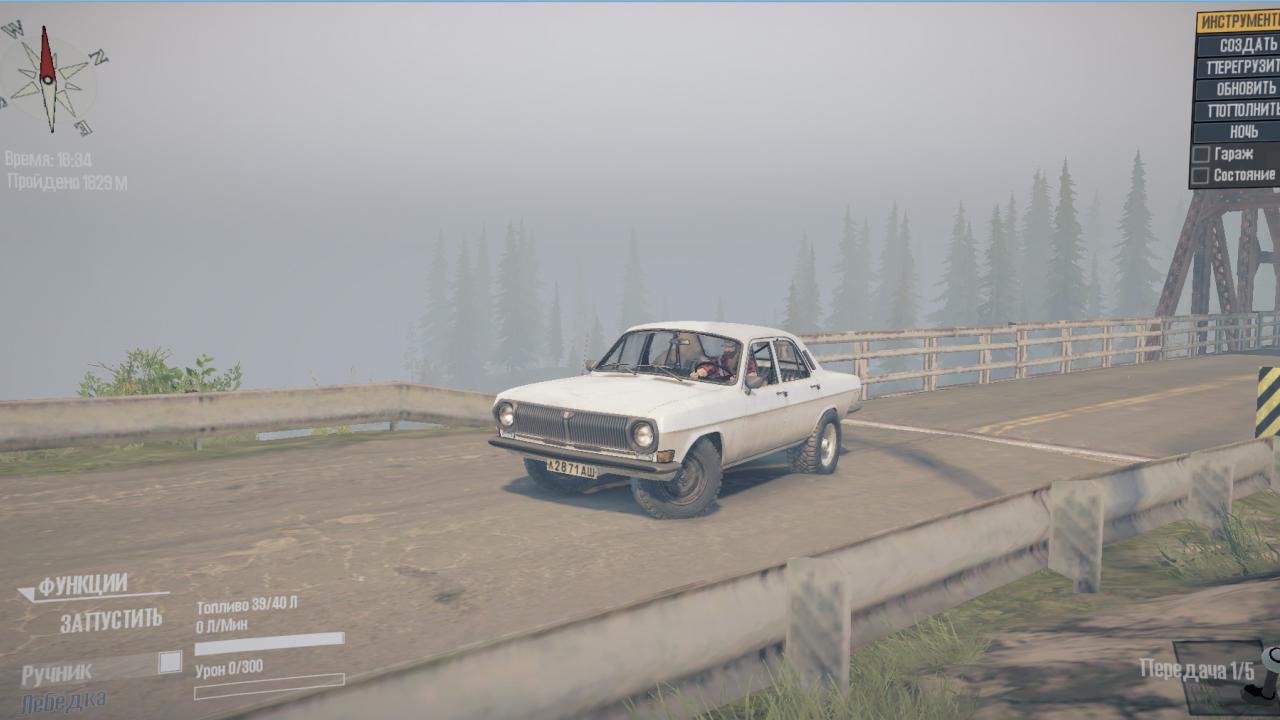Enable the Состояние checkbox
This screenshot has height=720, width=1280.
[x=1201, y=175]
